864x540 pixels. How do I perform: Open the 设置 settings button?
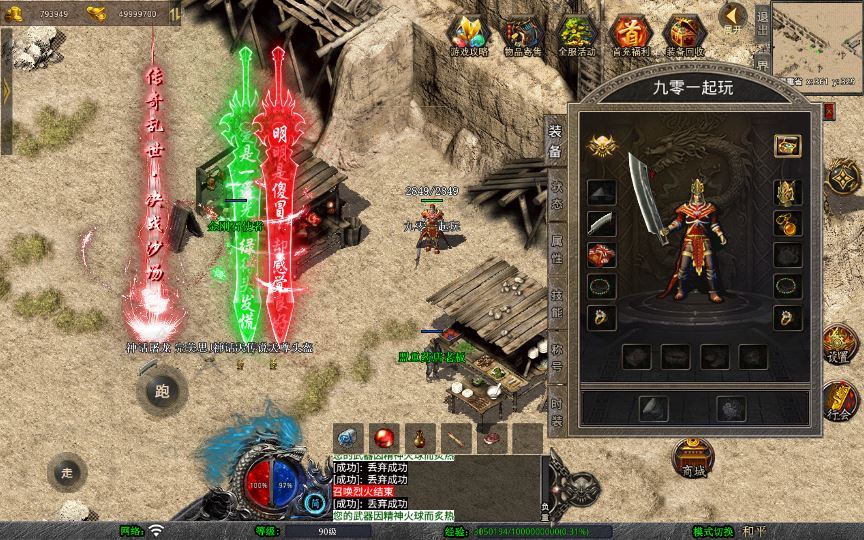[x=838, y=345]
